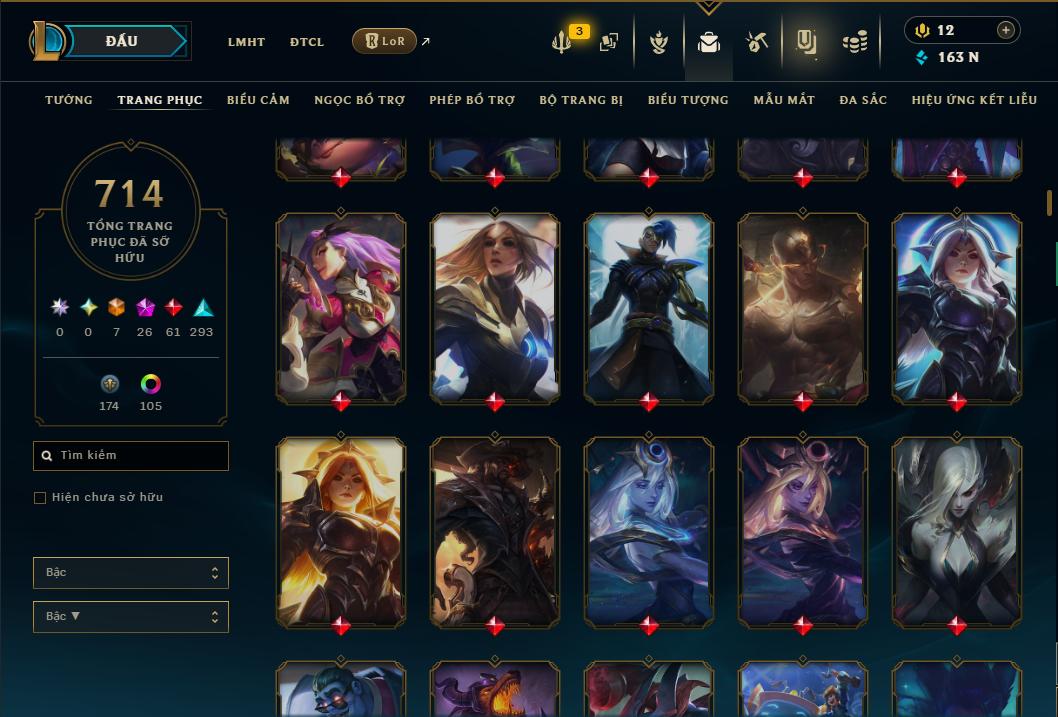
Task: Switch to the LMHT game mode
Action: click(x=246, y=42)
